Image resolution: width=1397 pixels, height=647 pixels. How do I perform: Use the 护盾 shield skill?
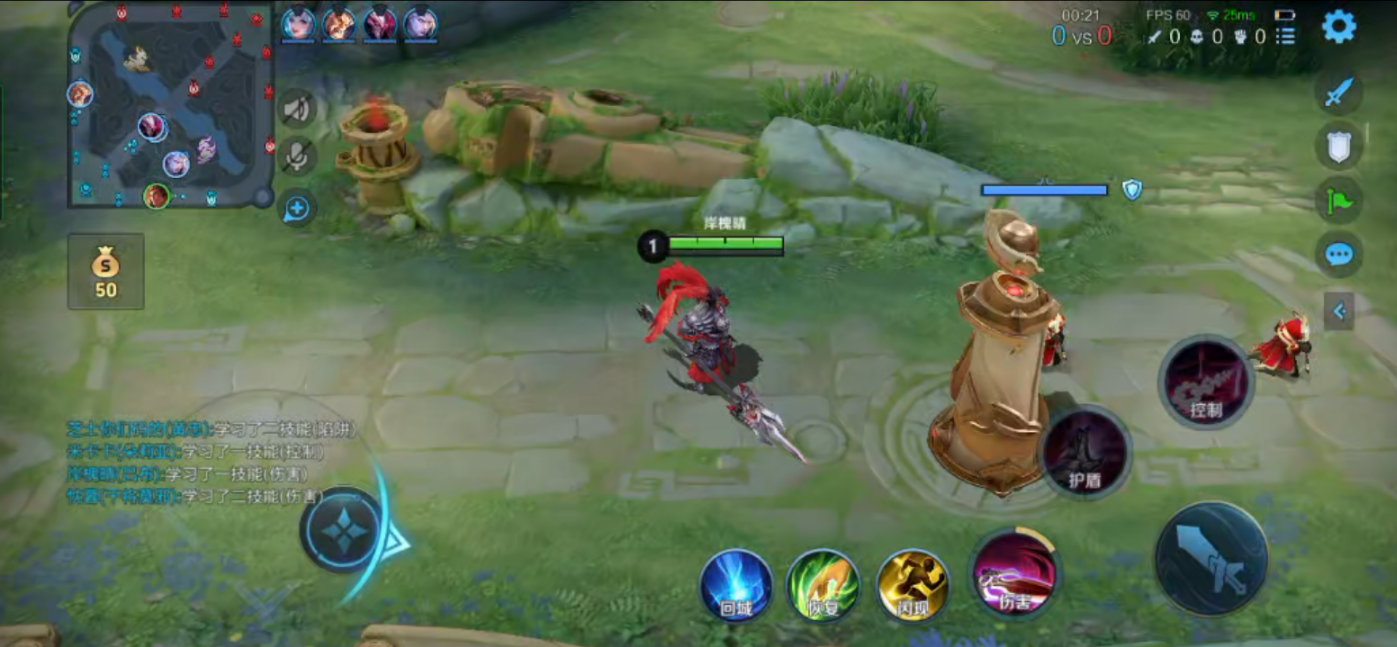[1086, 453]
